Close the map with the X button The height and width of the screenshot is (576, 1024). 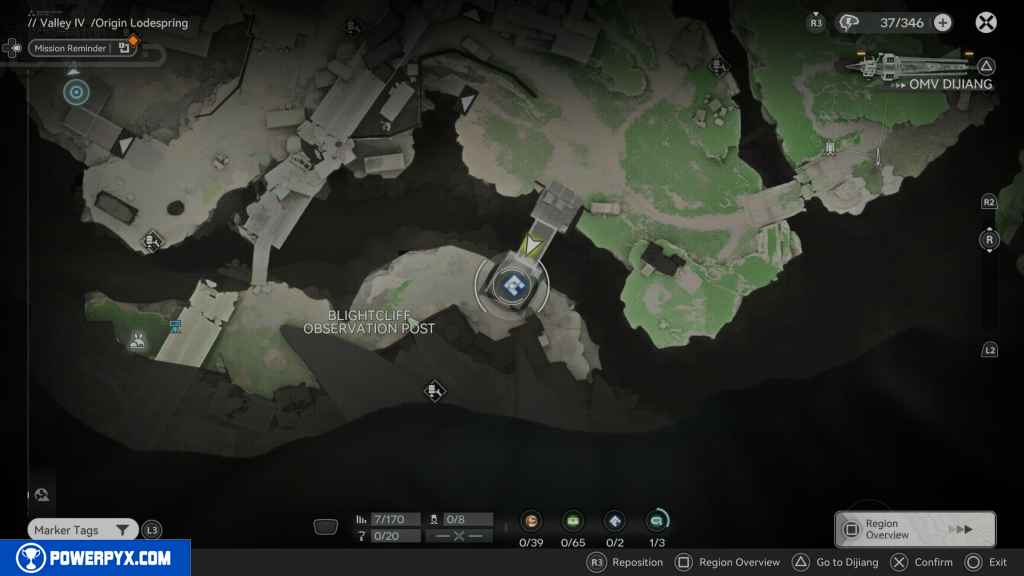[986, 23]
